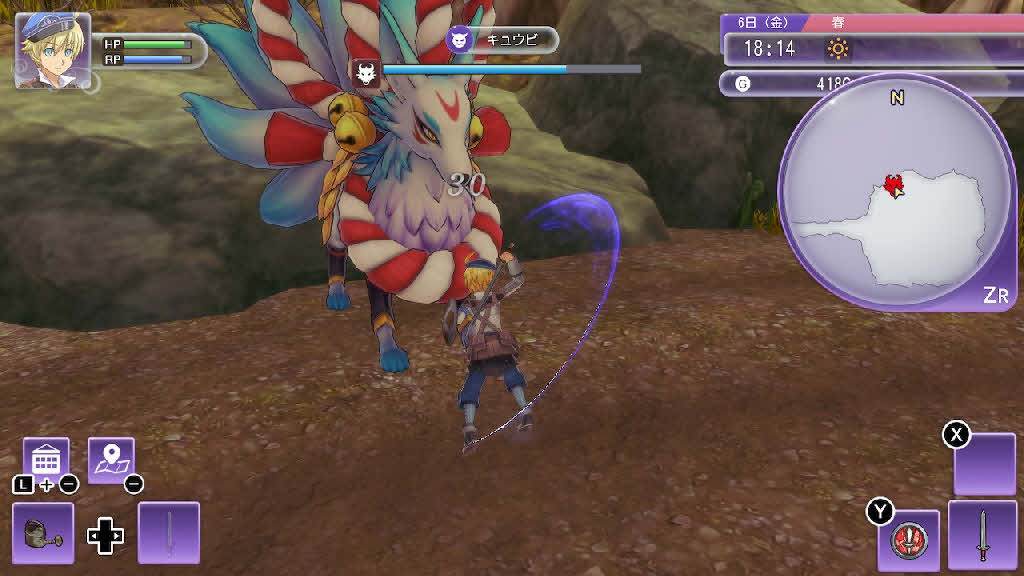The height and width of the screenshot is (576, 1024).
Task: Select the watering can tool slot
Action: [43, 532]
